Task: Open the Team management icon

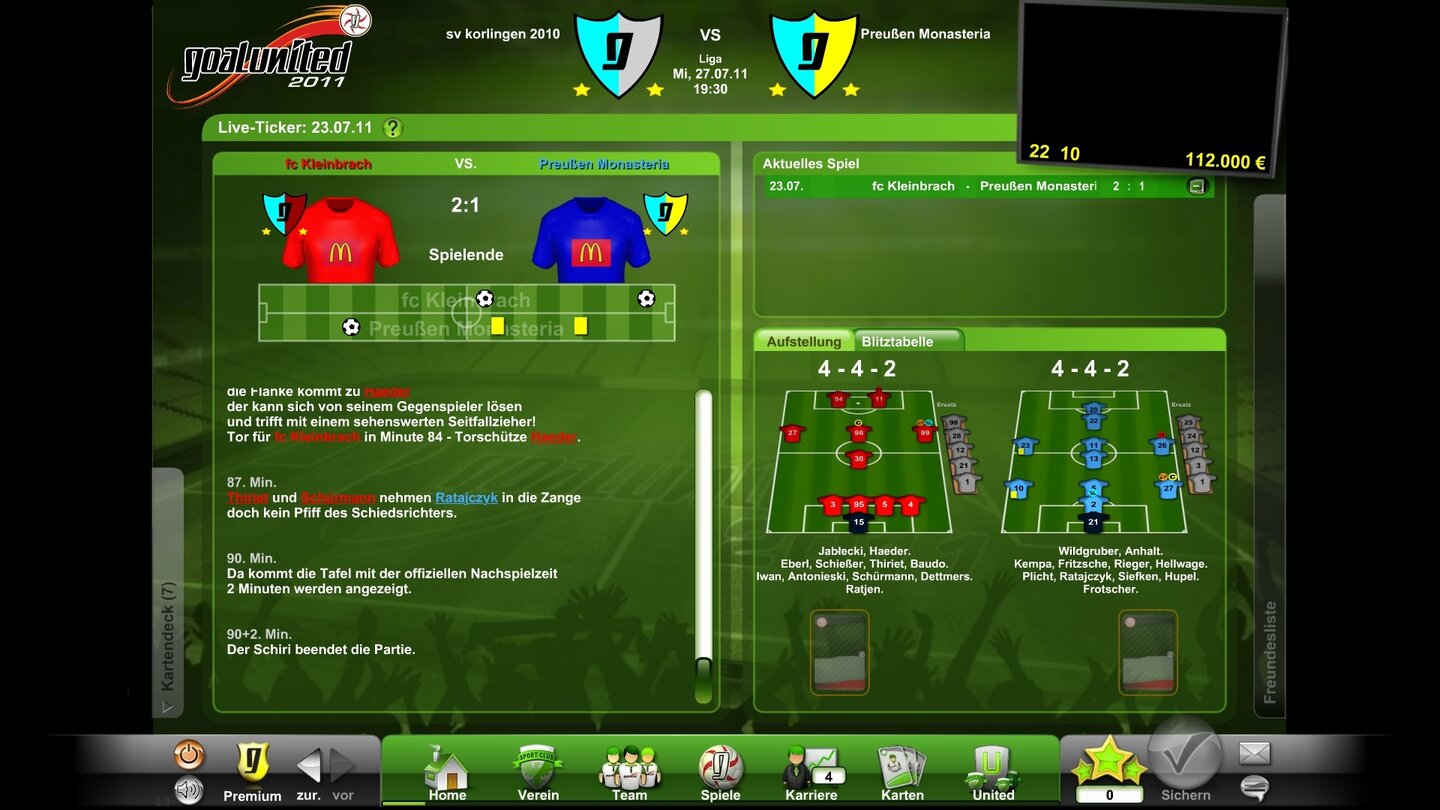Action: tap(628, 768)
